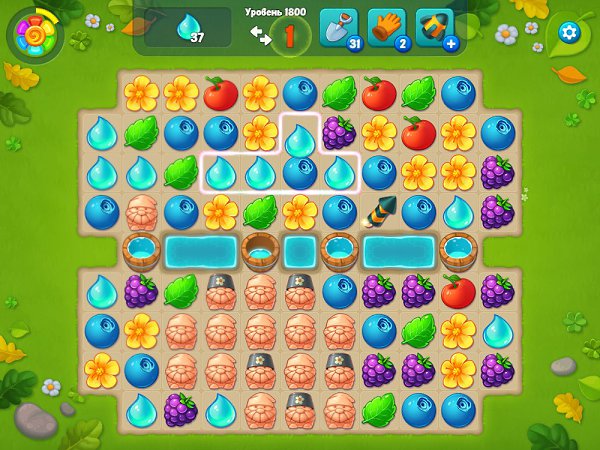Image resolution: width=600 pixels, height=450 pixels.
Task: Open the settings gear menu
Action: tap(570, 32)
